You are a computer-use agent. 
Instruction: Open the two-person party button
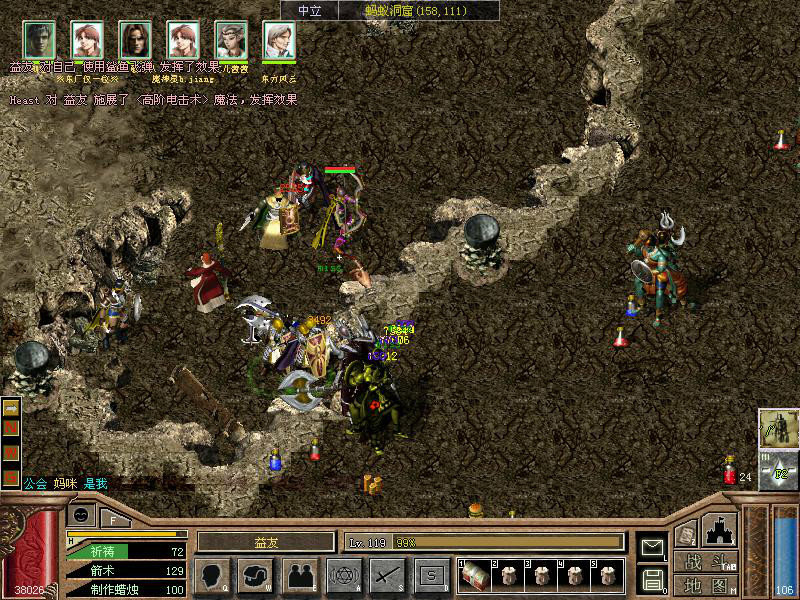coord(299,575)
